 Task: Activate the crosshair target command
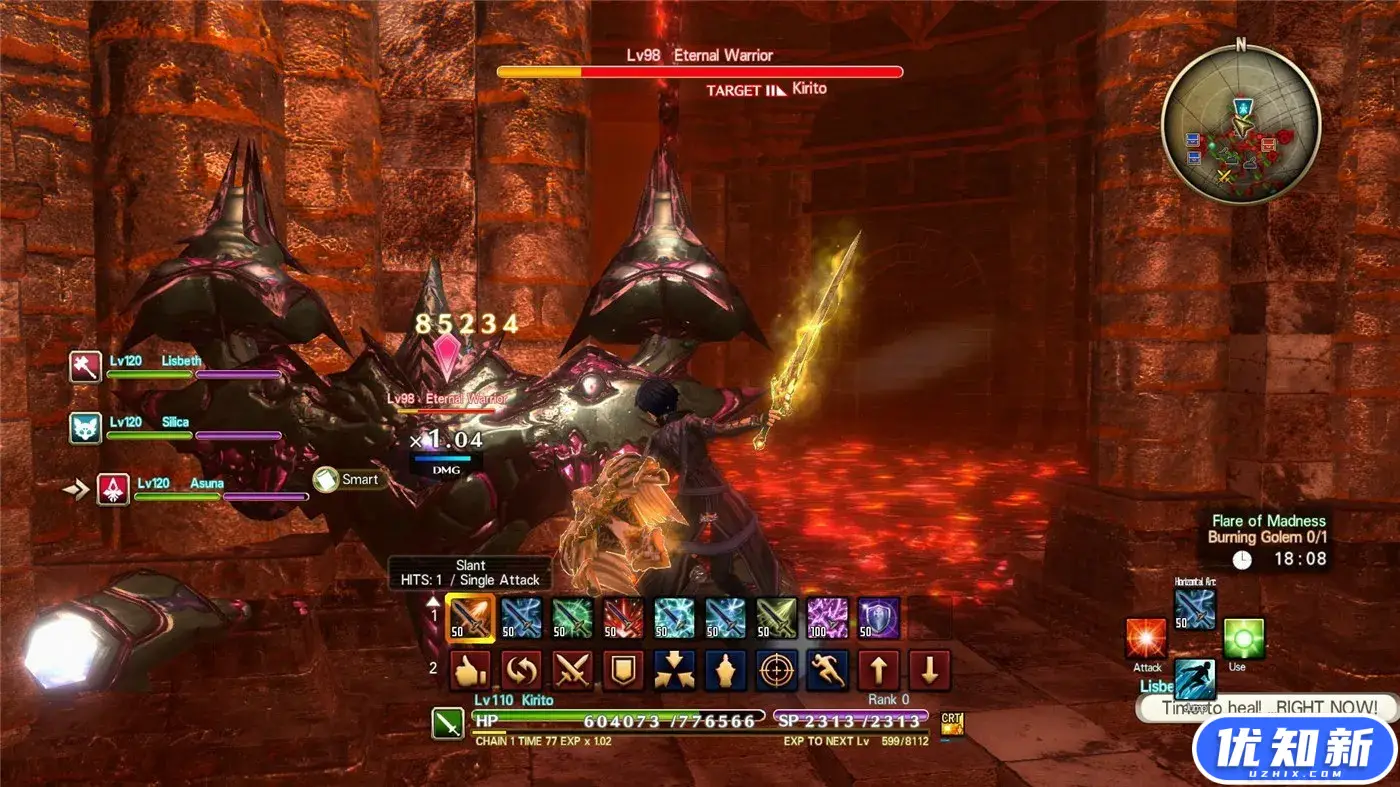coord(777,670)
